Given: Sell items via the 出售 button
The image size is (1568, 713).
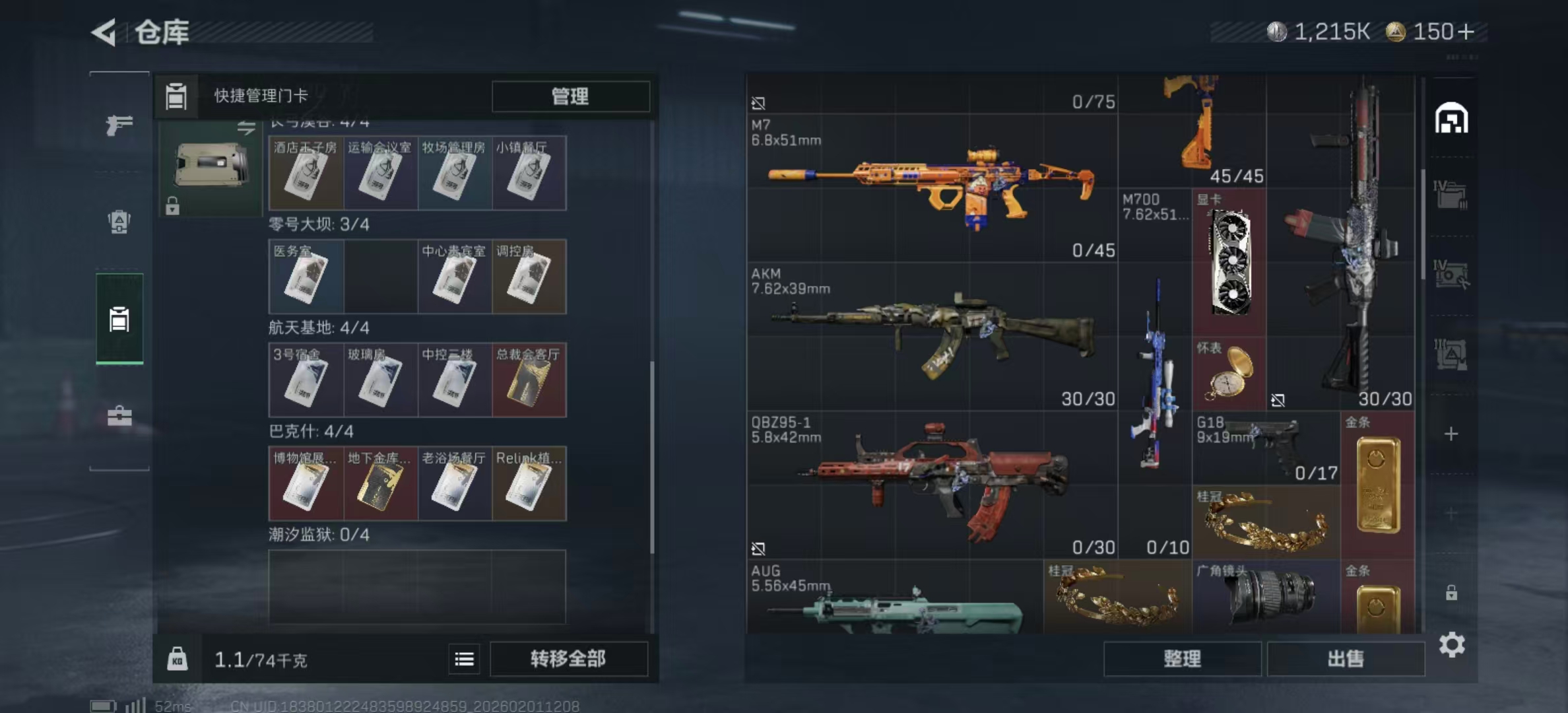Looking at the screenshot, I should coord(1346,658).
